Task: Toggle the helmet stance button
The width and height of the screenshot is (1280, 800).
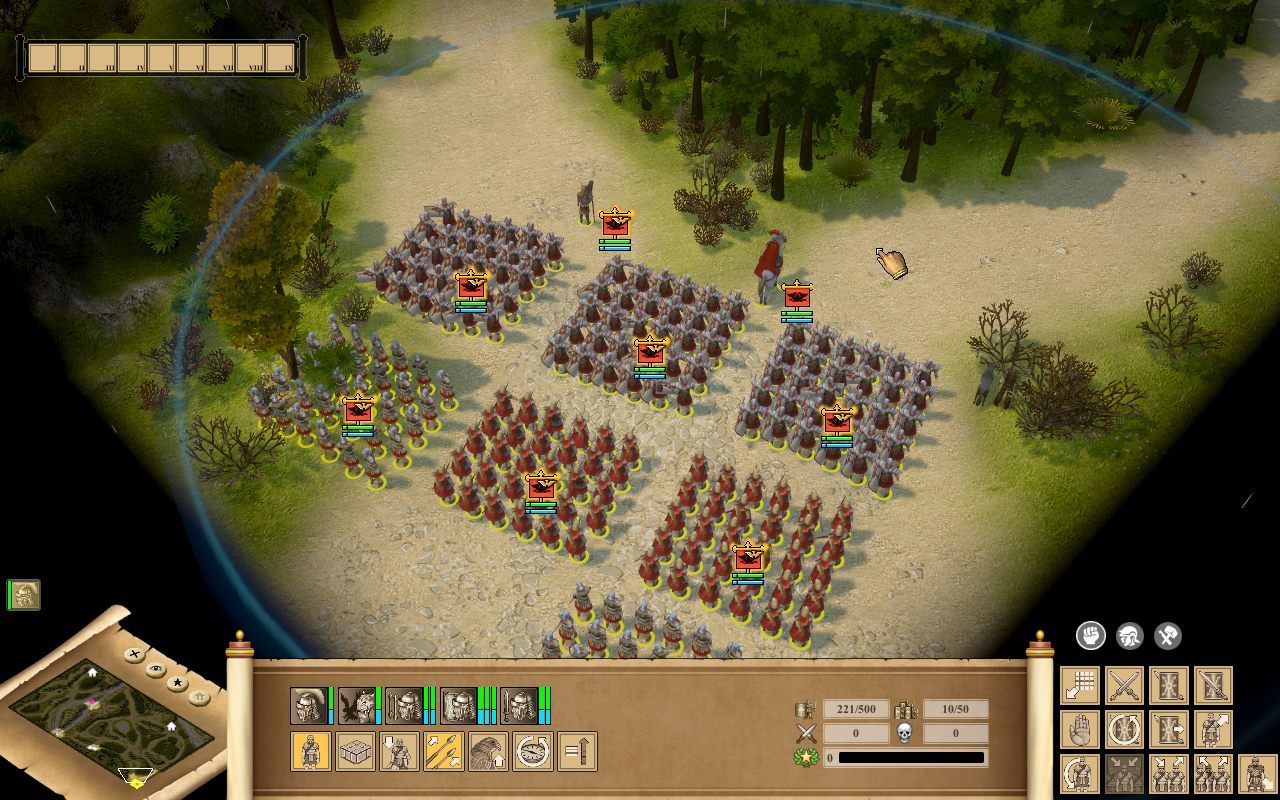Action: point(1128,637)
